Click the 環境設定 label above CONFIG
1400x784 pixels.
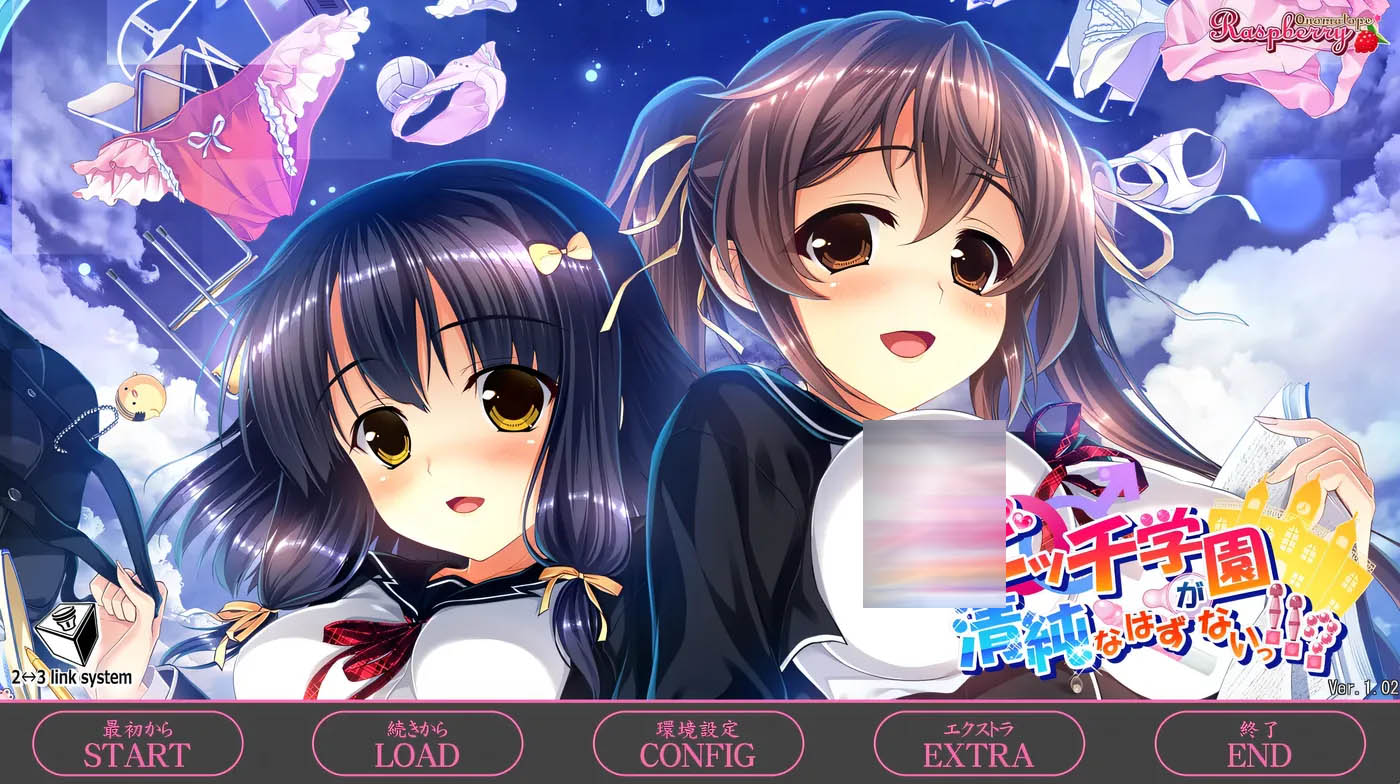(x=698, y=729)
